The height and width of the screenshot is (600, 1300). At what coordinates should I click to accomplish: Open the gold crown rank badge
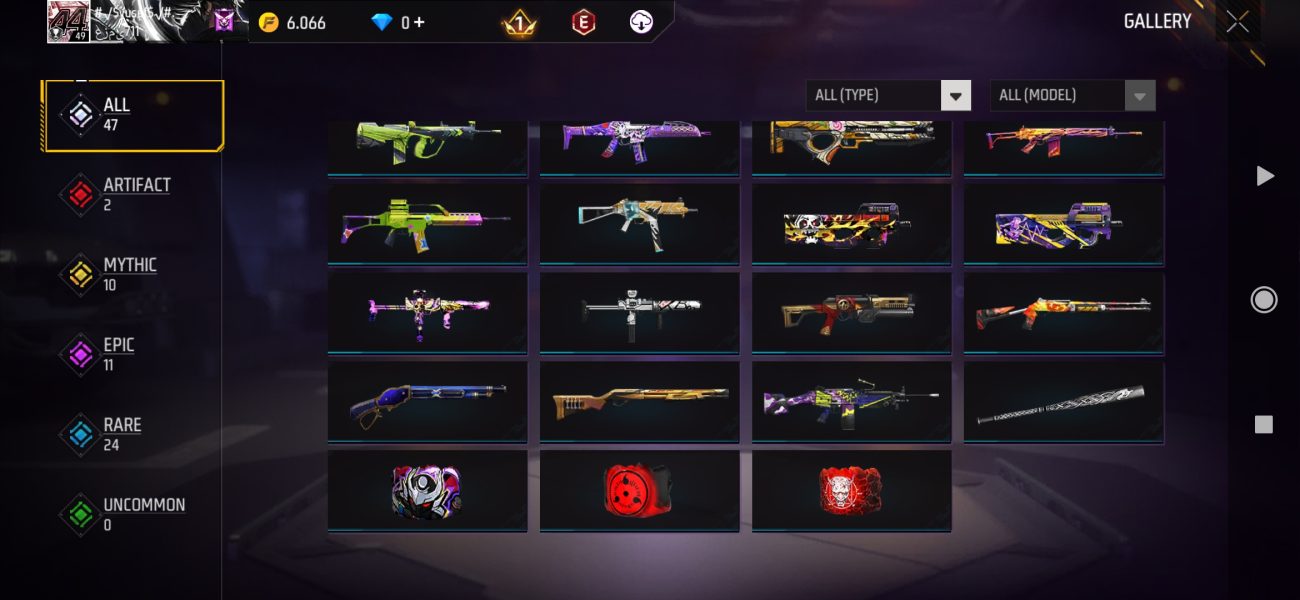(517, 22)
